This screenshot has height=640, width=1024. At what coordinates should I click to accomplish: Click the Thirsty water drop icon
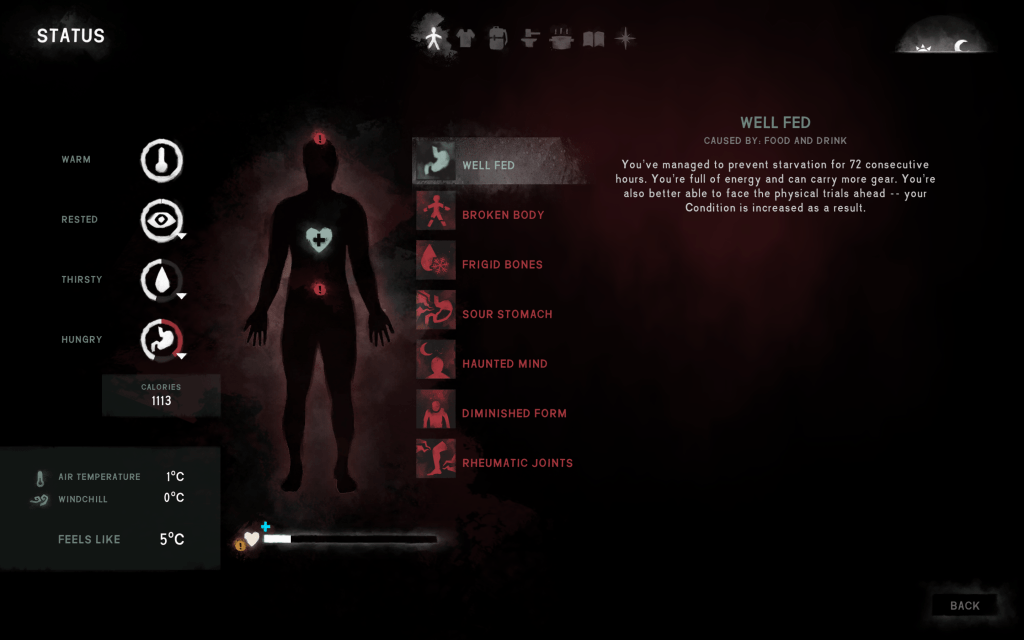pyautogui.click(x=161, y=280)
